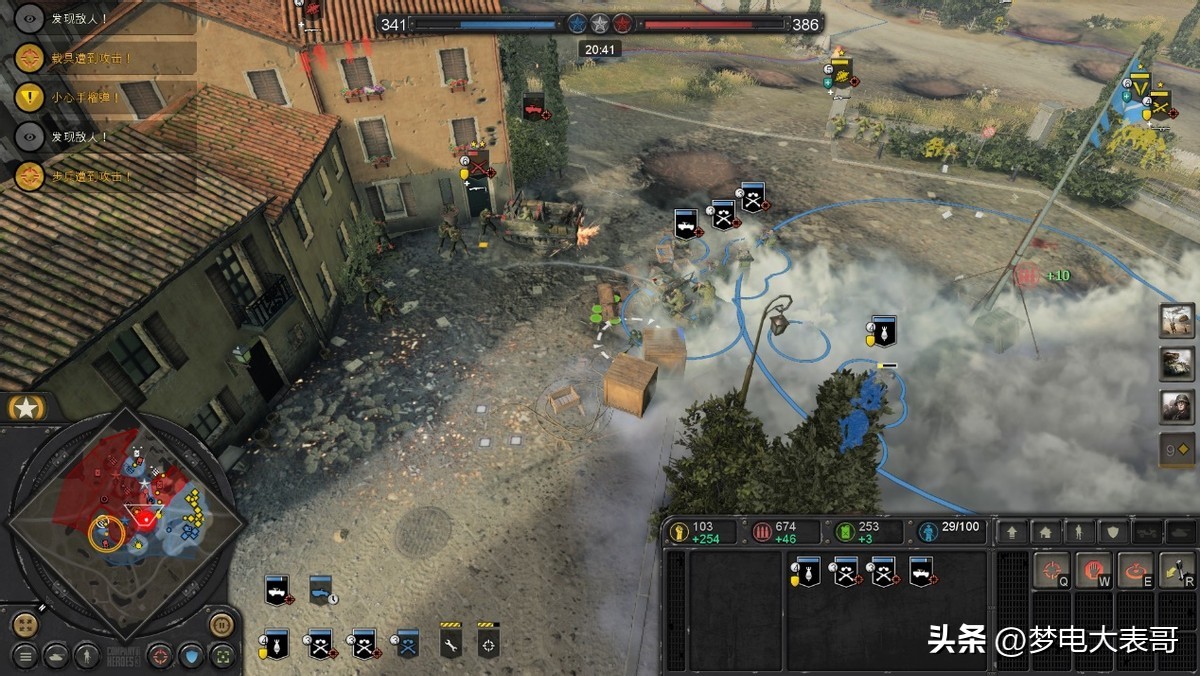Select the bomb squad card in selection panel
The width and height of the screenshot is (1200, 676).
(x=806, y=571)
